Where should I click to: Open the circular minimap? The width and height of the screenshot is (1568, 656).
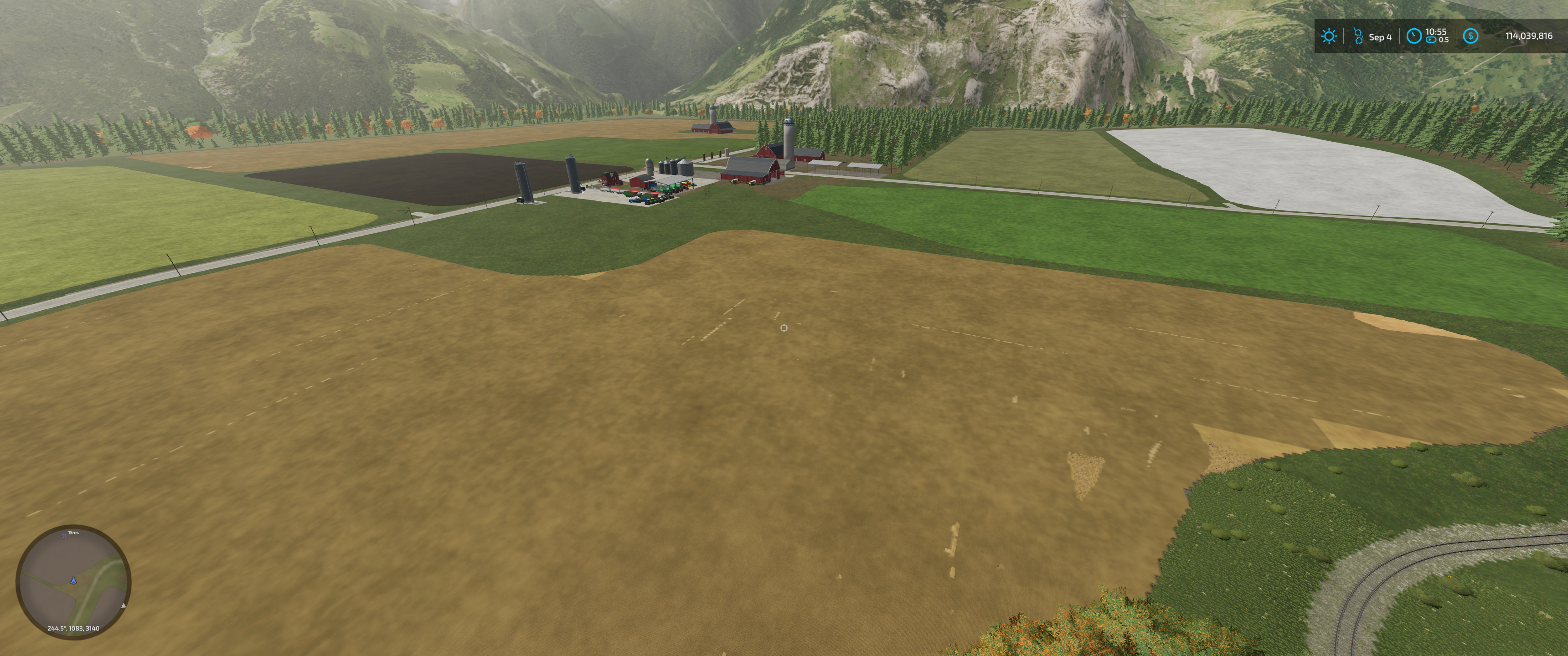tap(73, 581)
